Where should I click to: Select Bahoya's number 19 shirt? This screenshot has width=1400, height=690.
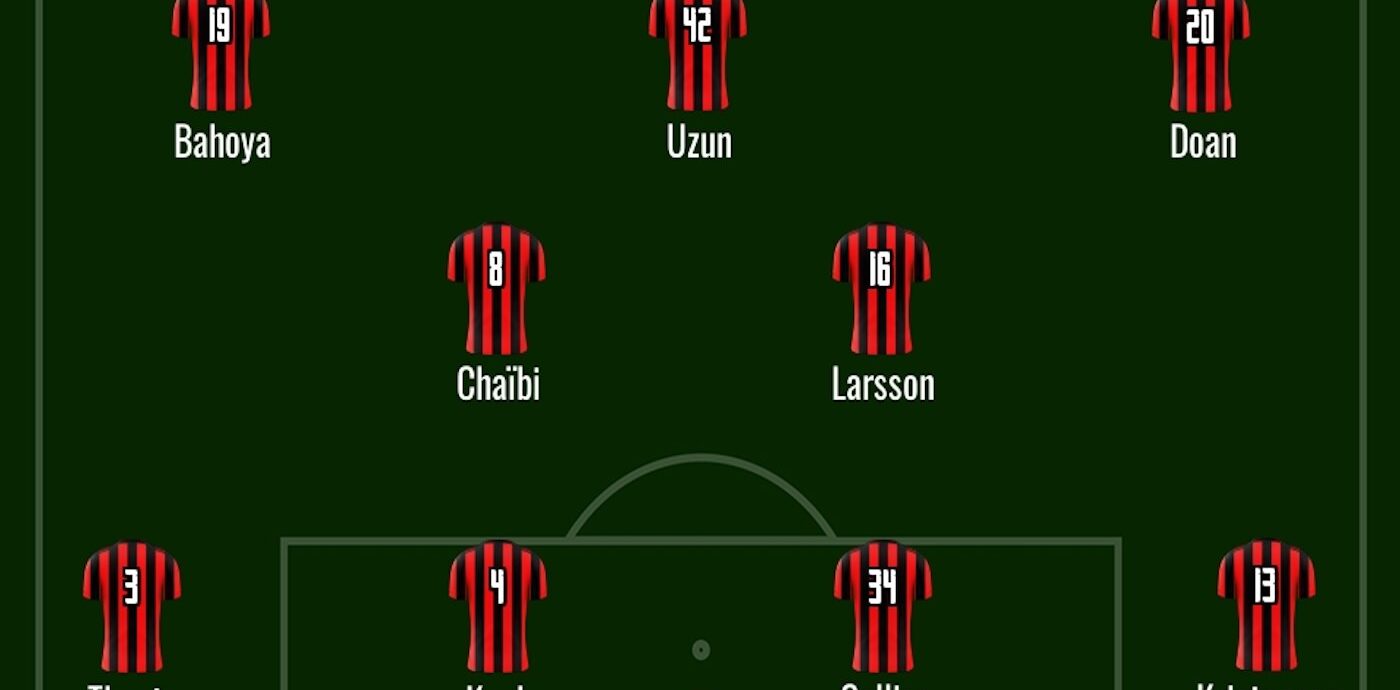[x=220, y=52]
